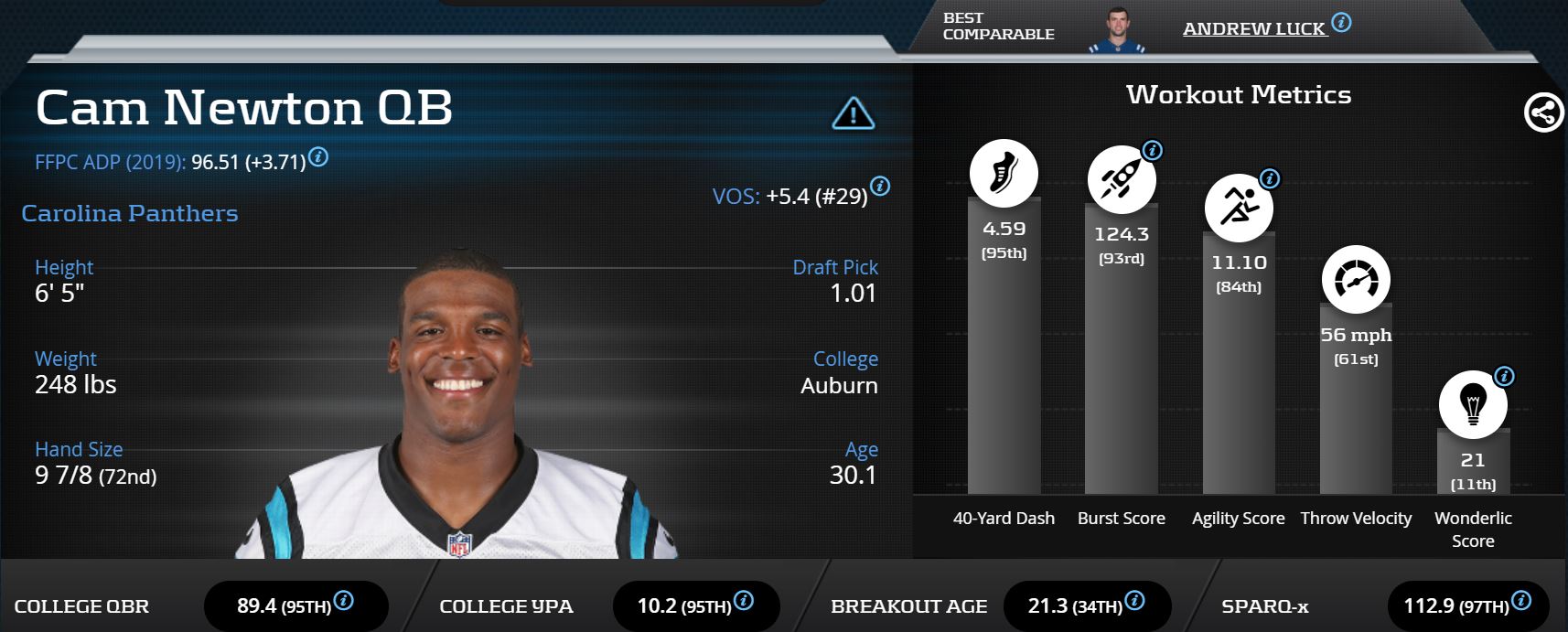Image resolution: width=1568 pixels, height=632 pixels.
Task: Open the Carolina Panthers team link
Action: click(x=130, y=213)
